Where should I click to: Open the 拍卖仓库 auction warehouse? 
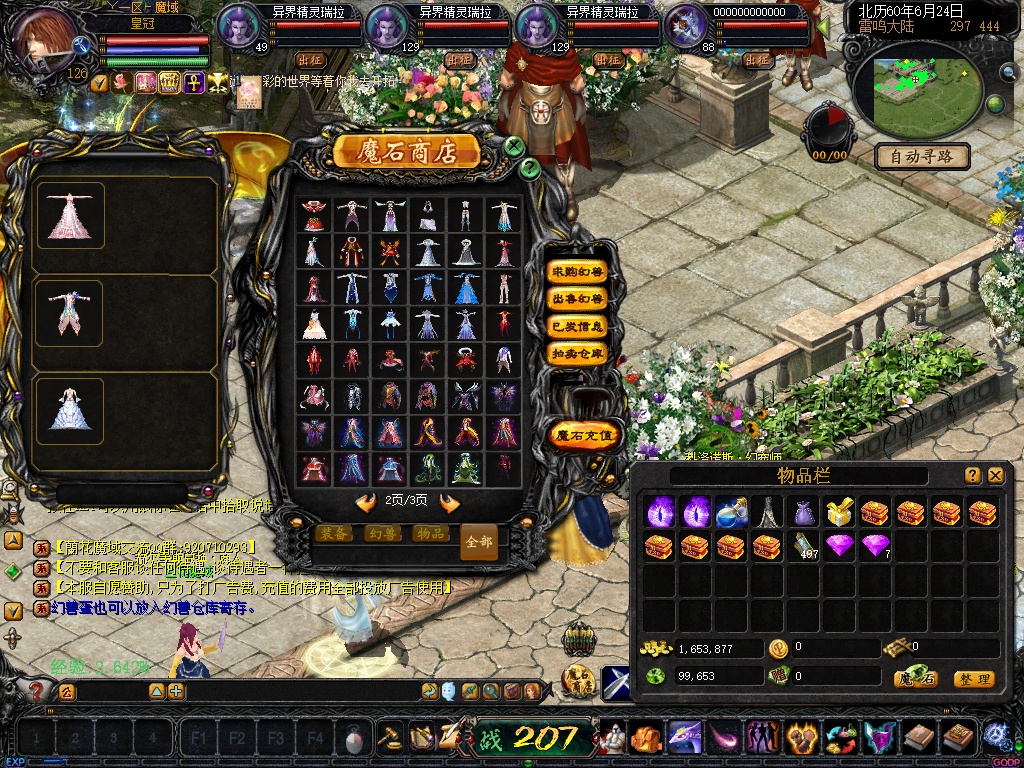[577, 353]
